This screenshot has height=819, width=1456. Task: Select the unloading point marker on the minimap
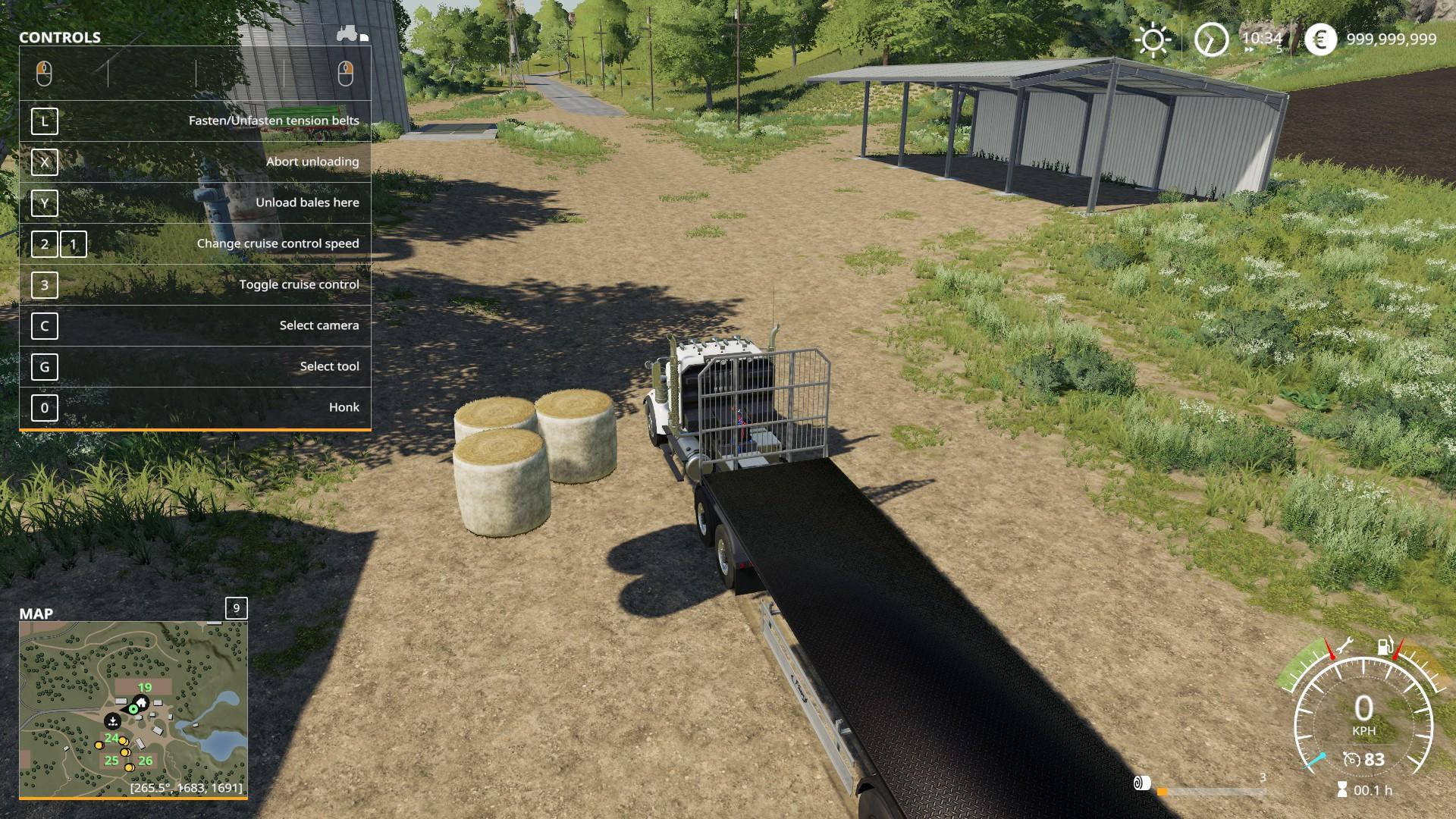[x=112, y=720]
